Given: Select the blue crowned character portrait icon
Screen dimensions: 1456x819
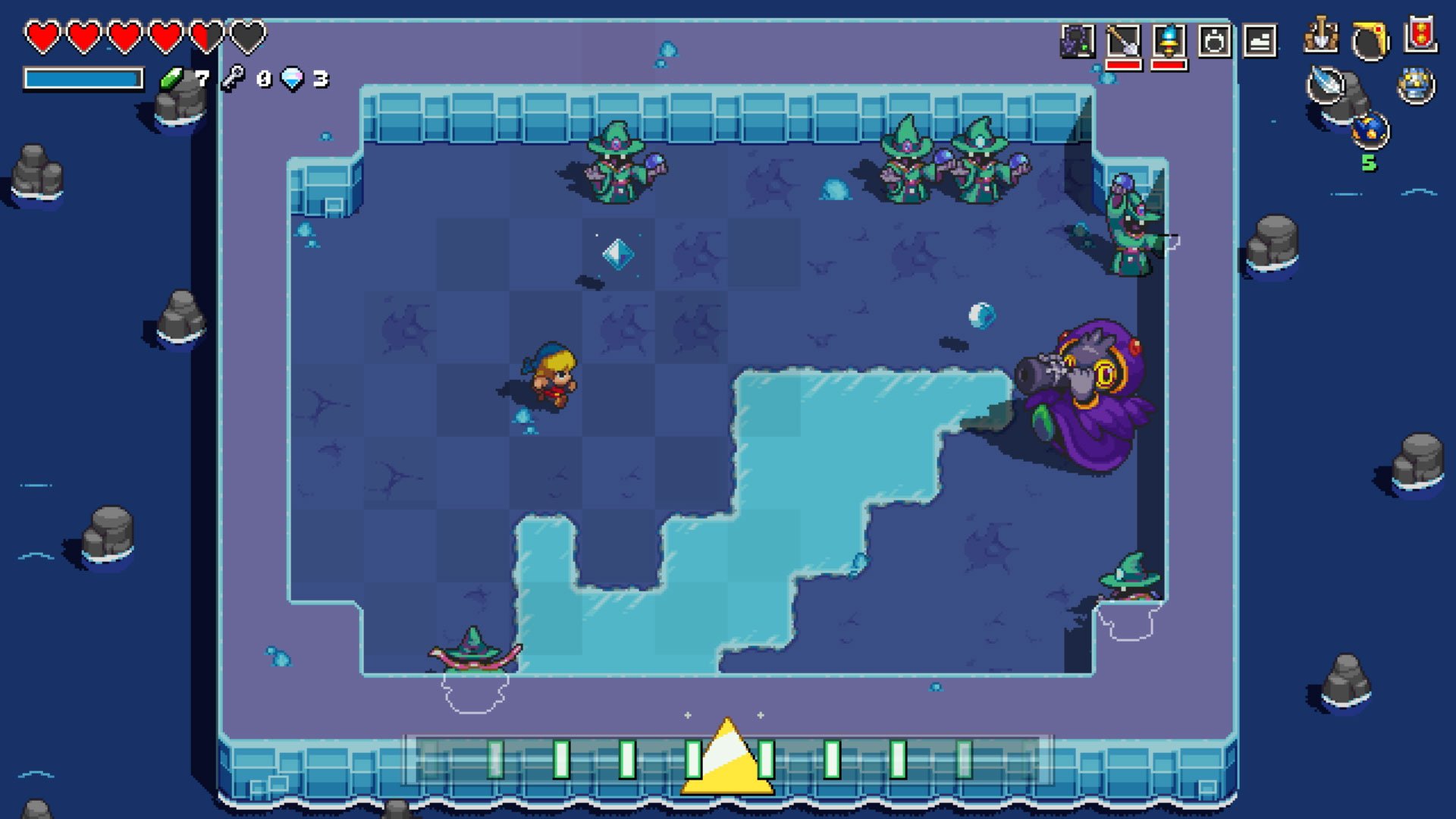Looking at the screenshot, I should pyautogui.click(x=1416, y=85).
